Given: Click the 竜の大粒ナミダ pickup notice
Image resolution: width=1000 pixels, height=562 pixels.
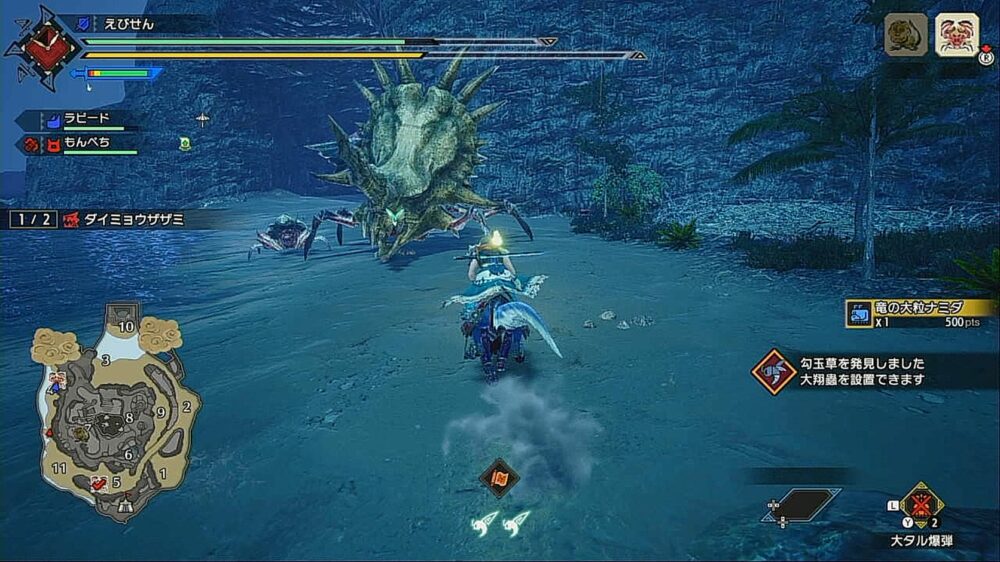Looking at the screenshot, I should (920, 314).
